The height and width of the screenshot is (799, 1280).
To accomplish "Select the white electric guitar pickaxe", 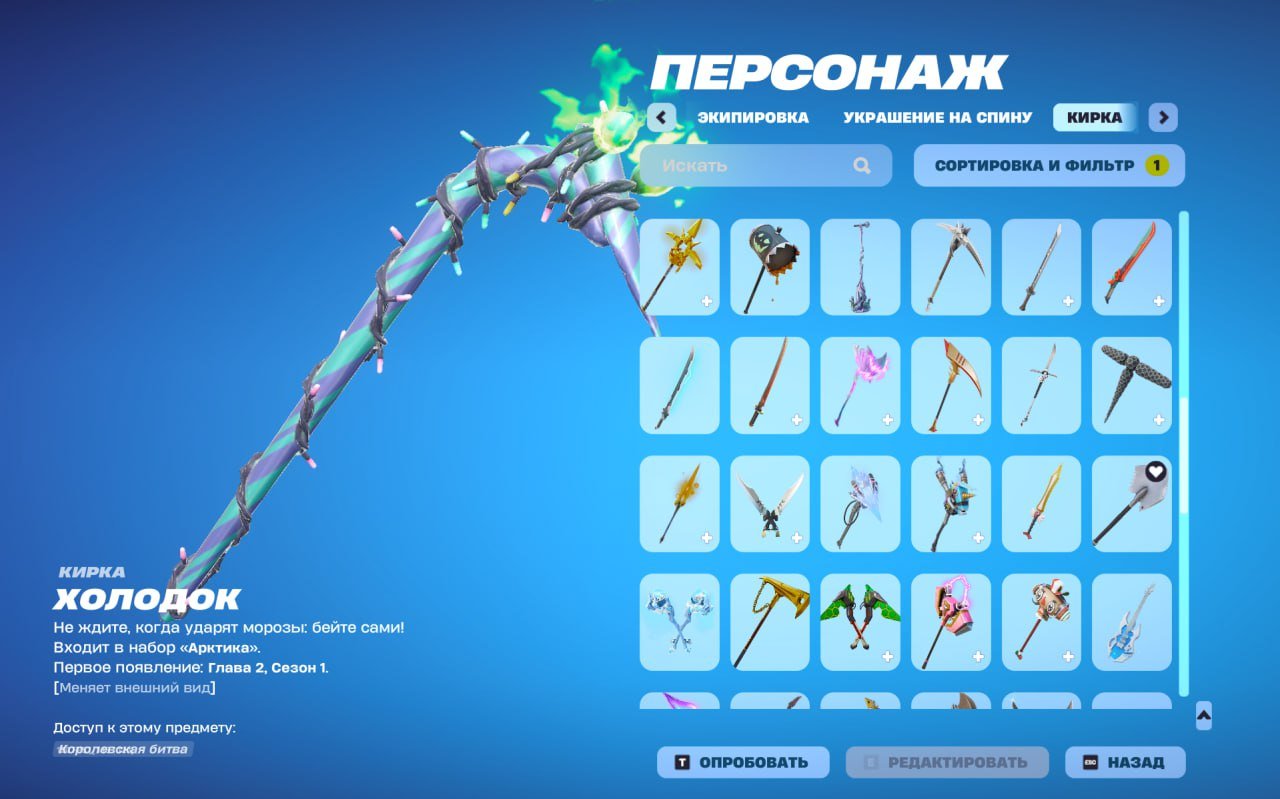I will [x=1131, y=622].
